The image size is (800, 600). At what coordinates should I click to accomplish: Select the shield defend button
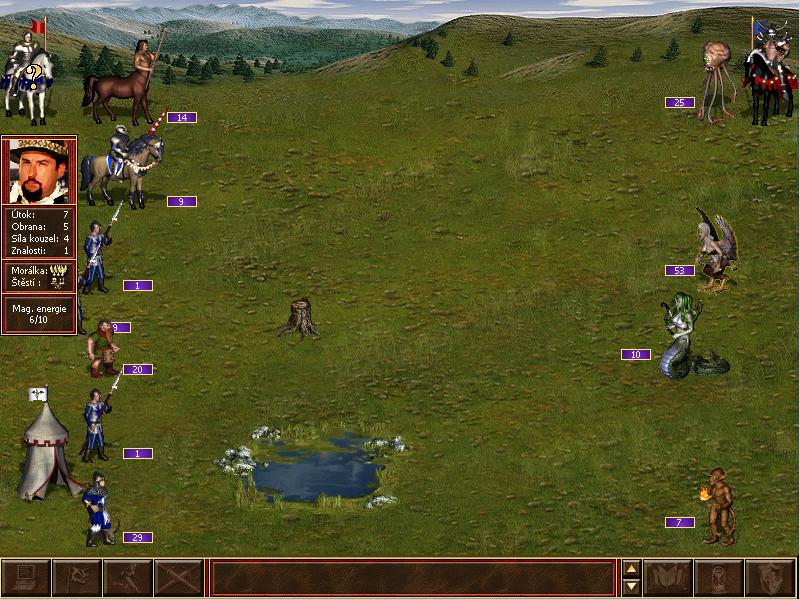[771, 578]
